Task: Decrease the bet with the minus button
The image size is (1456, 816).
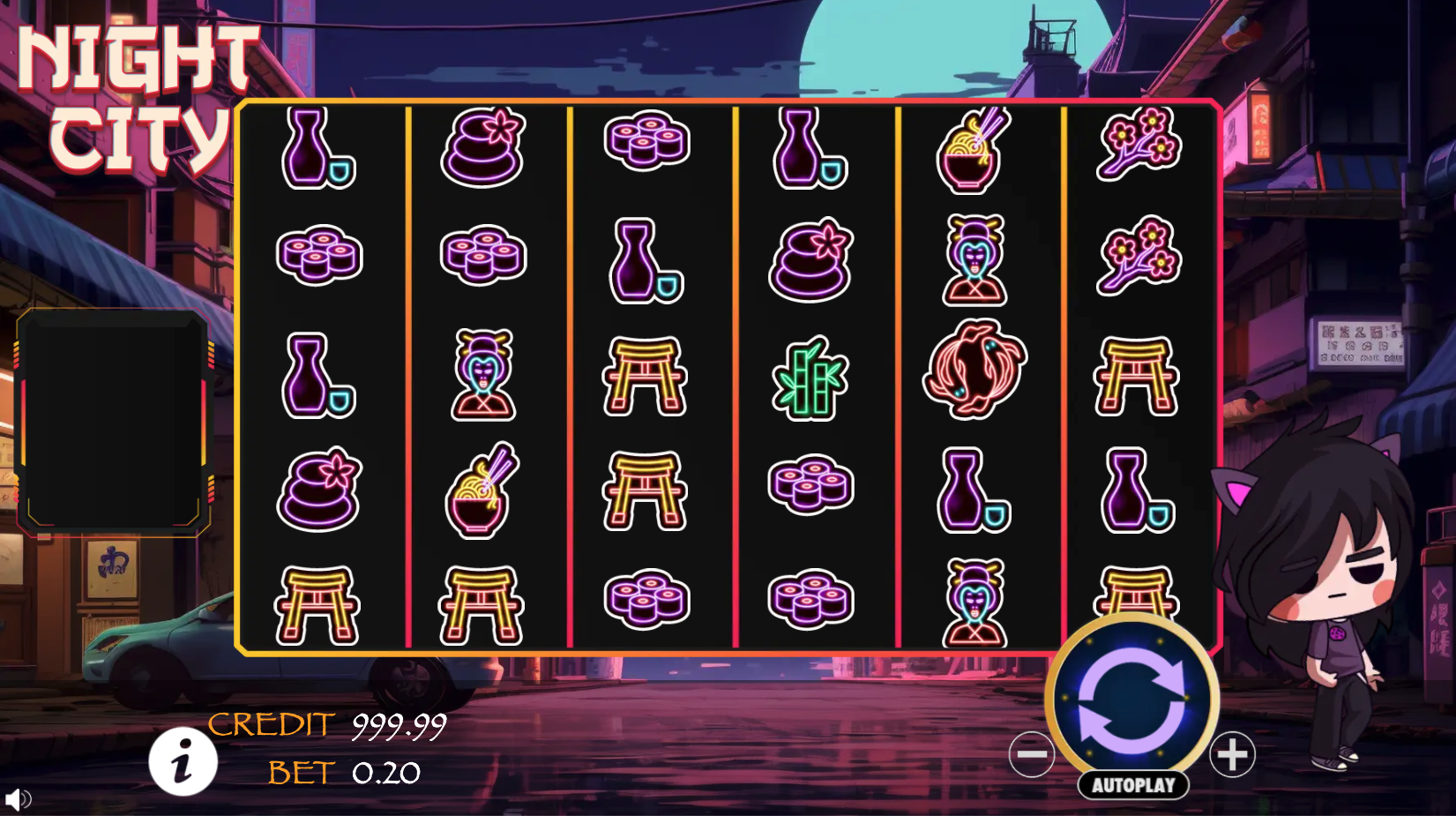Action: click(1033, 754)
